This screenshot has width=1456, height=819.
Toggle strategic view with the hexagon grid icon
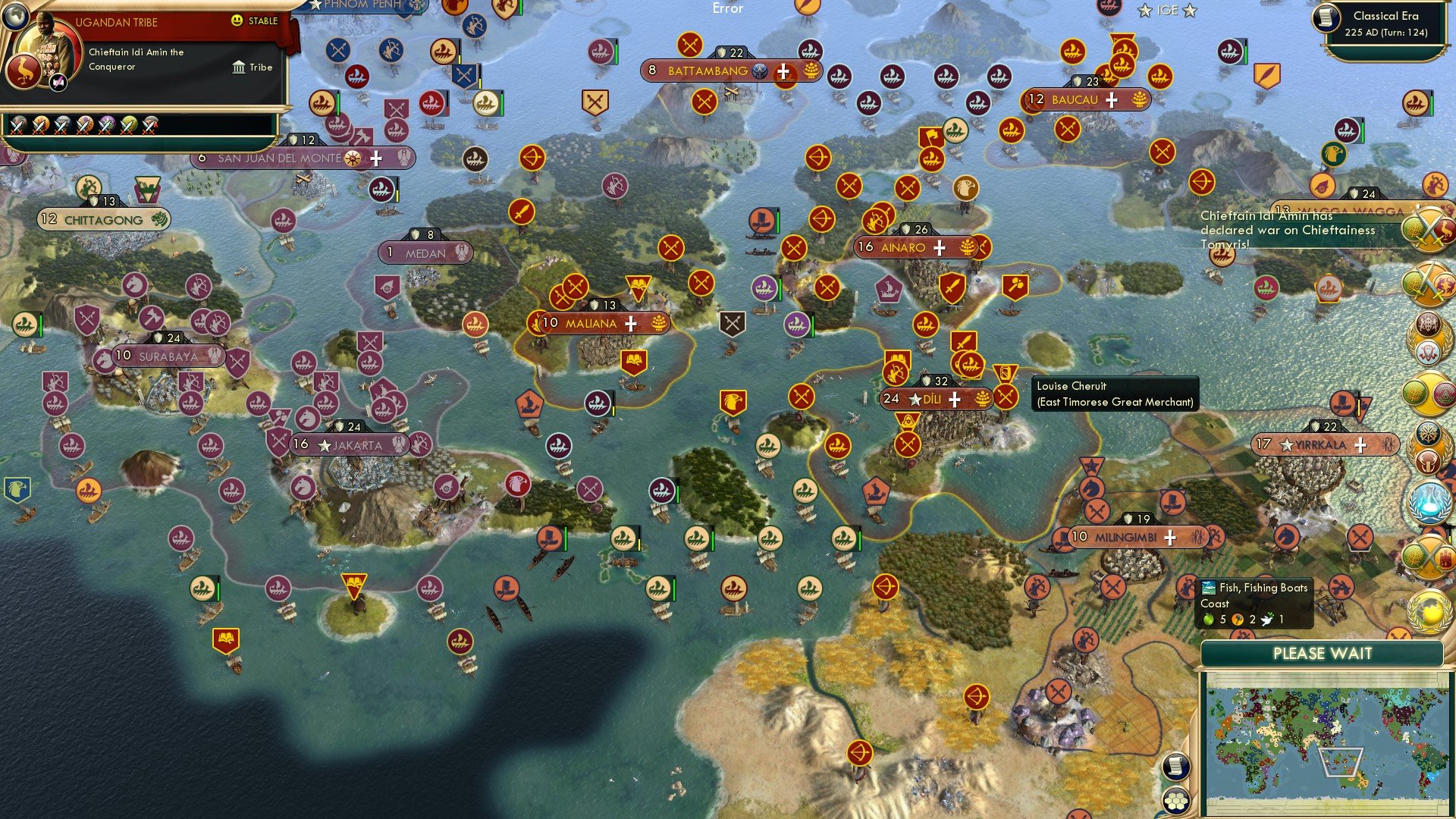click(x=1176, y=800)
